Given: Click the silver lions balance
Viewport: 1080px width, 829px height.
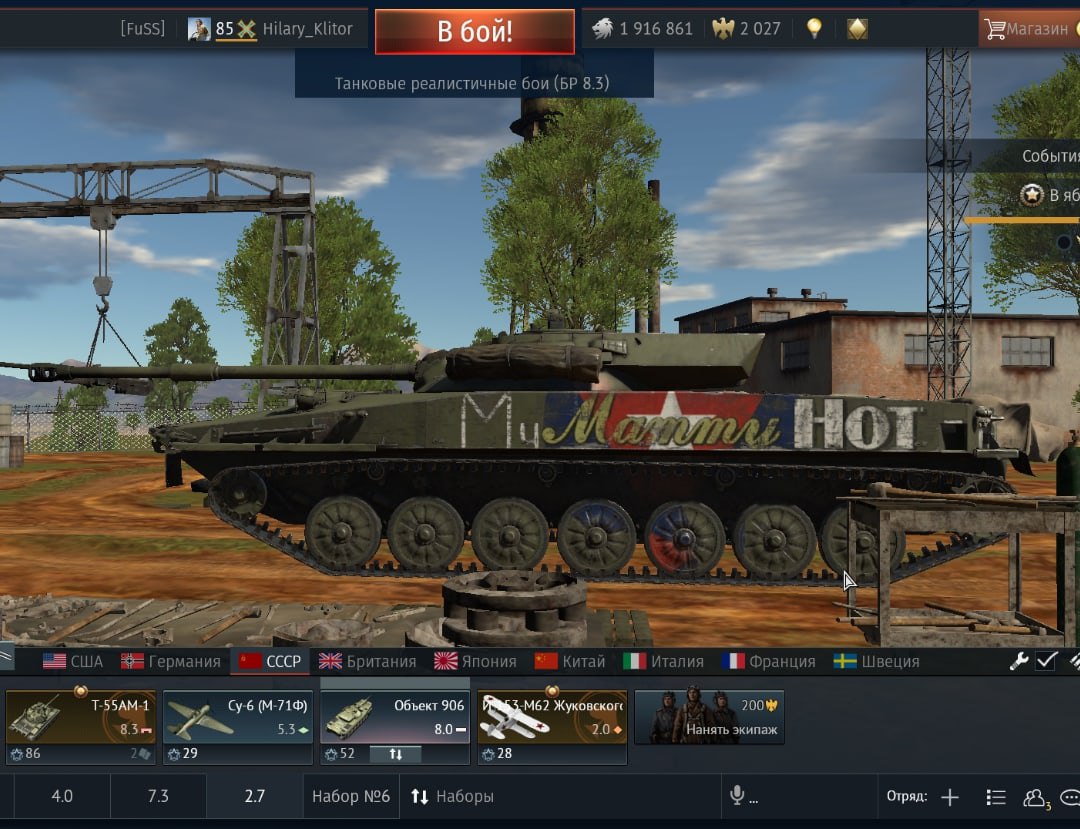Looking at the screenshot, I should point(642,29).
